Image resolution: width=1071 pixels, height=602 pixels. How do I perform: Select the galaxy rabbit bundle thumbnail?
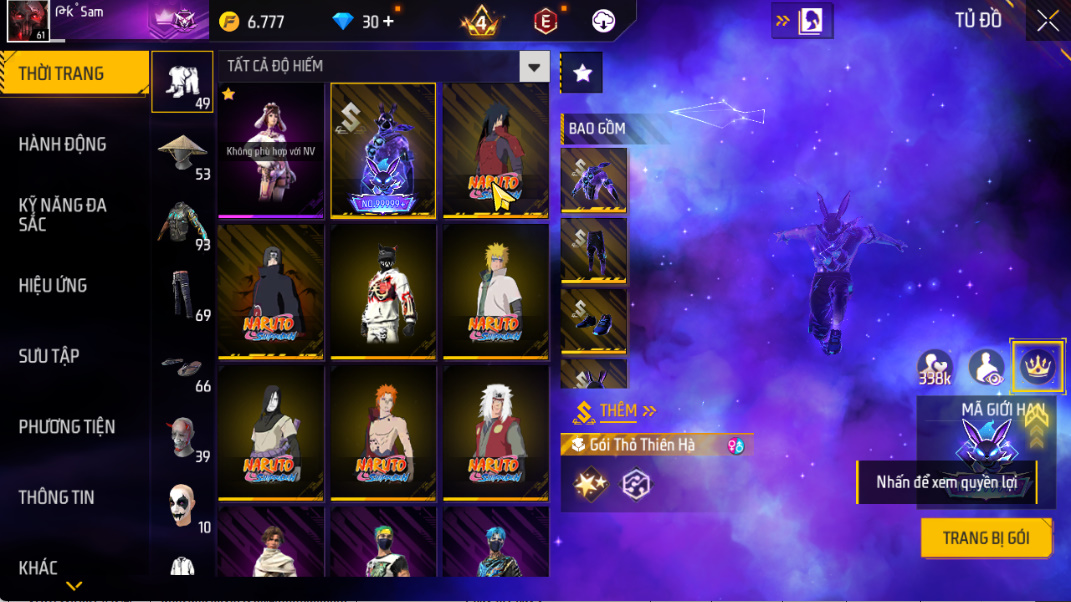coord(383,150)
